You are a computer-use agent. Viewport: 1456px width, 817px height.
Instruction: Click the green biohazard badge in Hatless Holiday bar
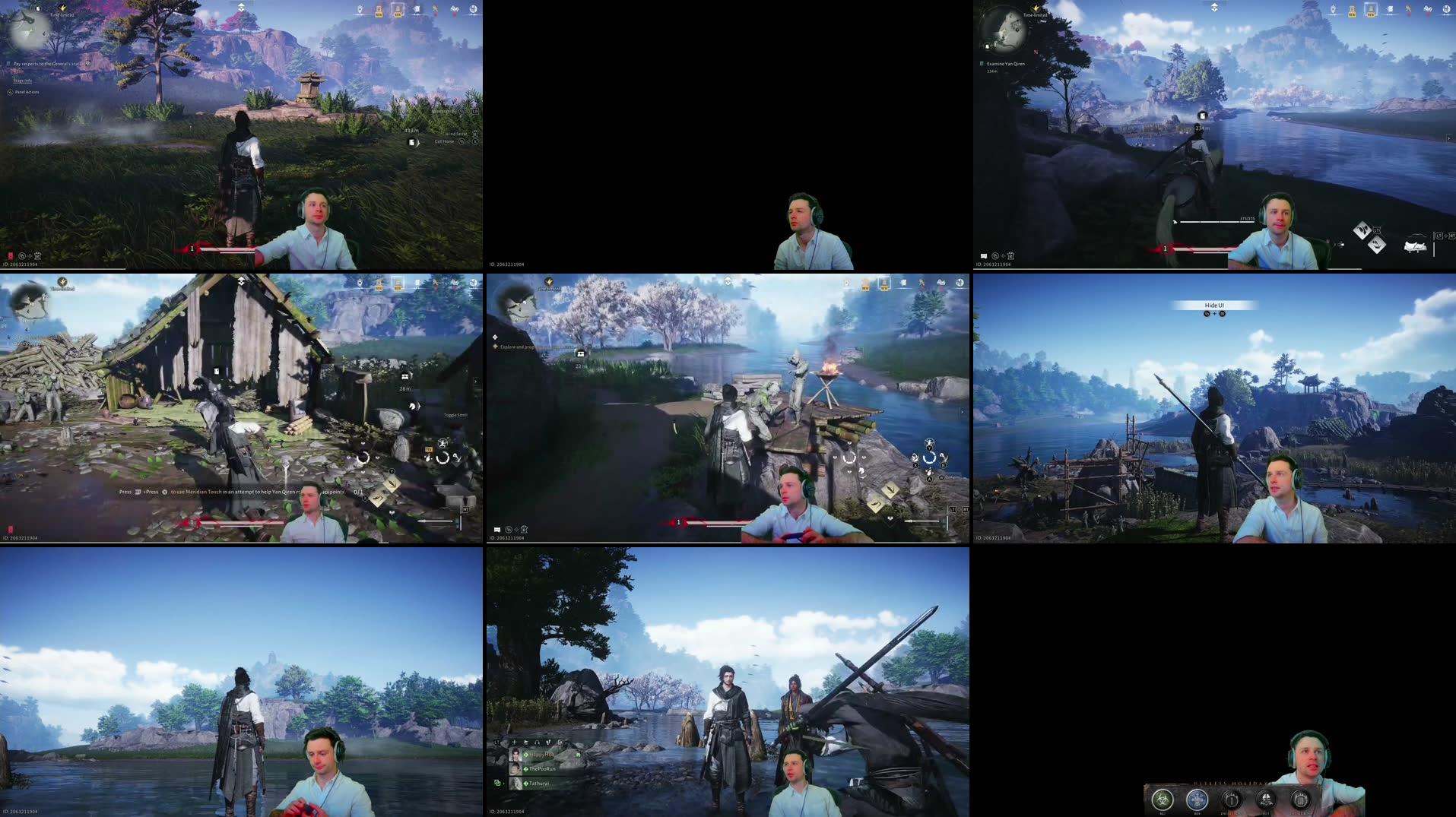click(x=1163, y=800)
